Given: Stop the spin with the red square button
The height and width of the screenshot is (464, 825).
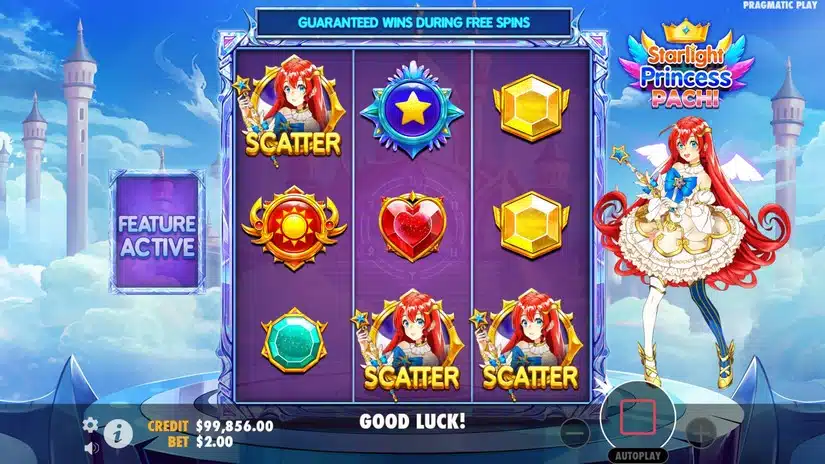Looking at the screenshot, I should pos(637,414).
